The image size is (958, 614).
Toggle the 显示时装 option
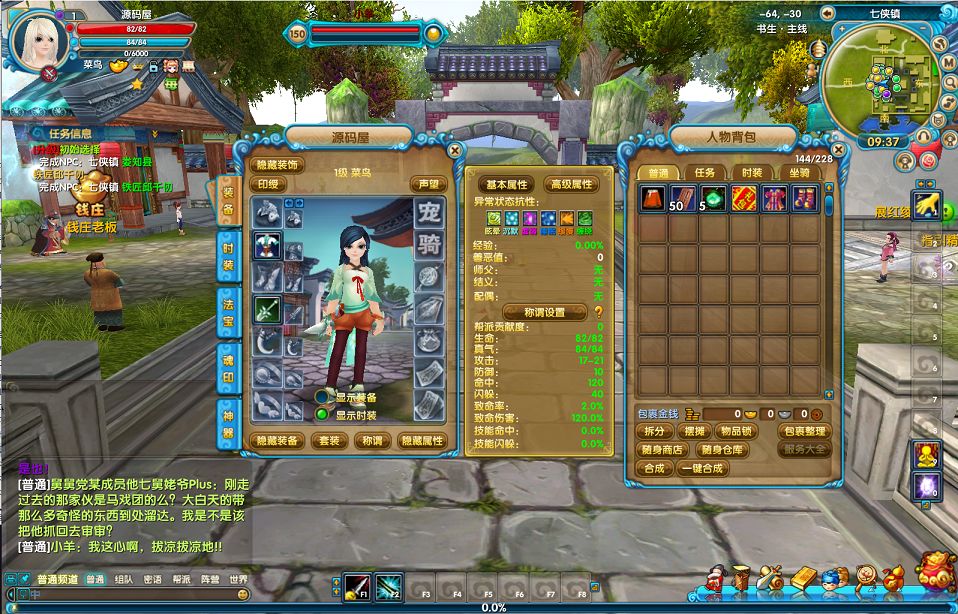[323, 415]
